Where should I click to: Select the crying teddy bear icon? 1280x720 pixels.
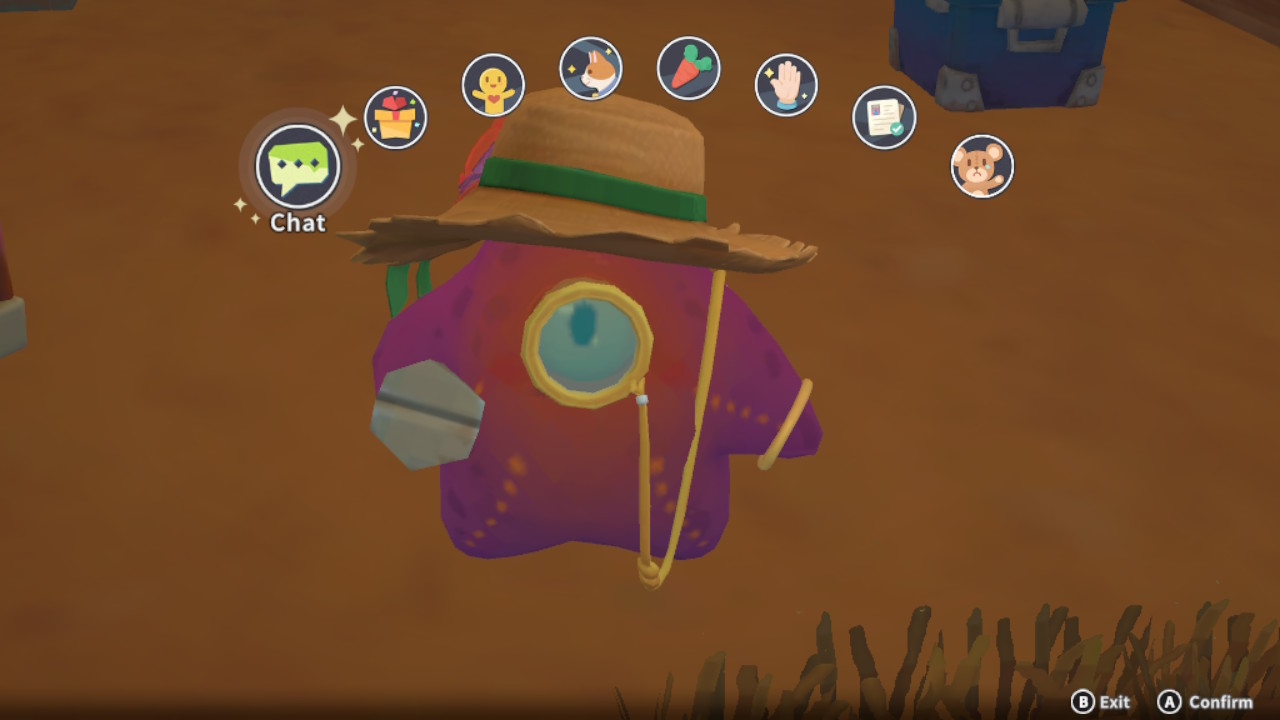pos(982,166)
